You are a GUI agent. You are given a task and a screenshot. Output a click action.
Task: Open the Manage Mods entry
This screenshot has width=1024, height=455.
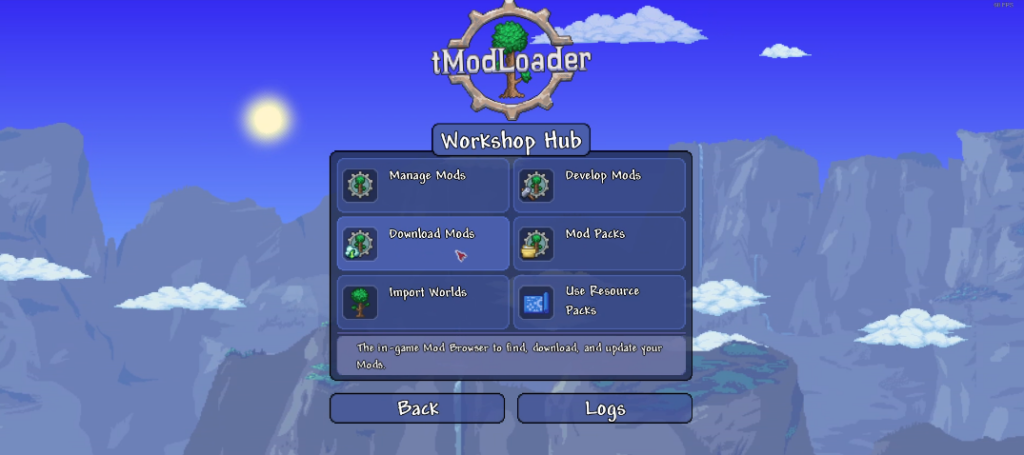[x=422, y=185]
